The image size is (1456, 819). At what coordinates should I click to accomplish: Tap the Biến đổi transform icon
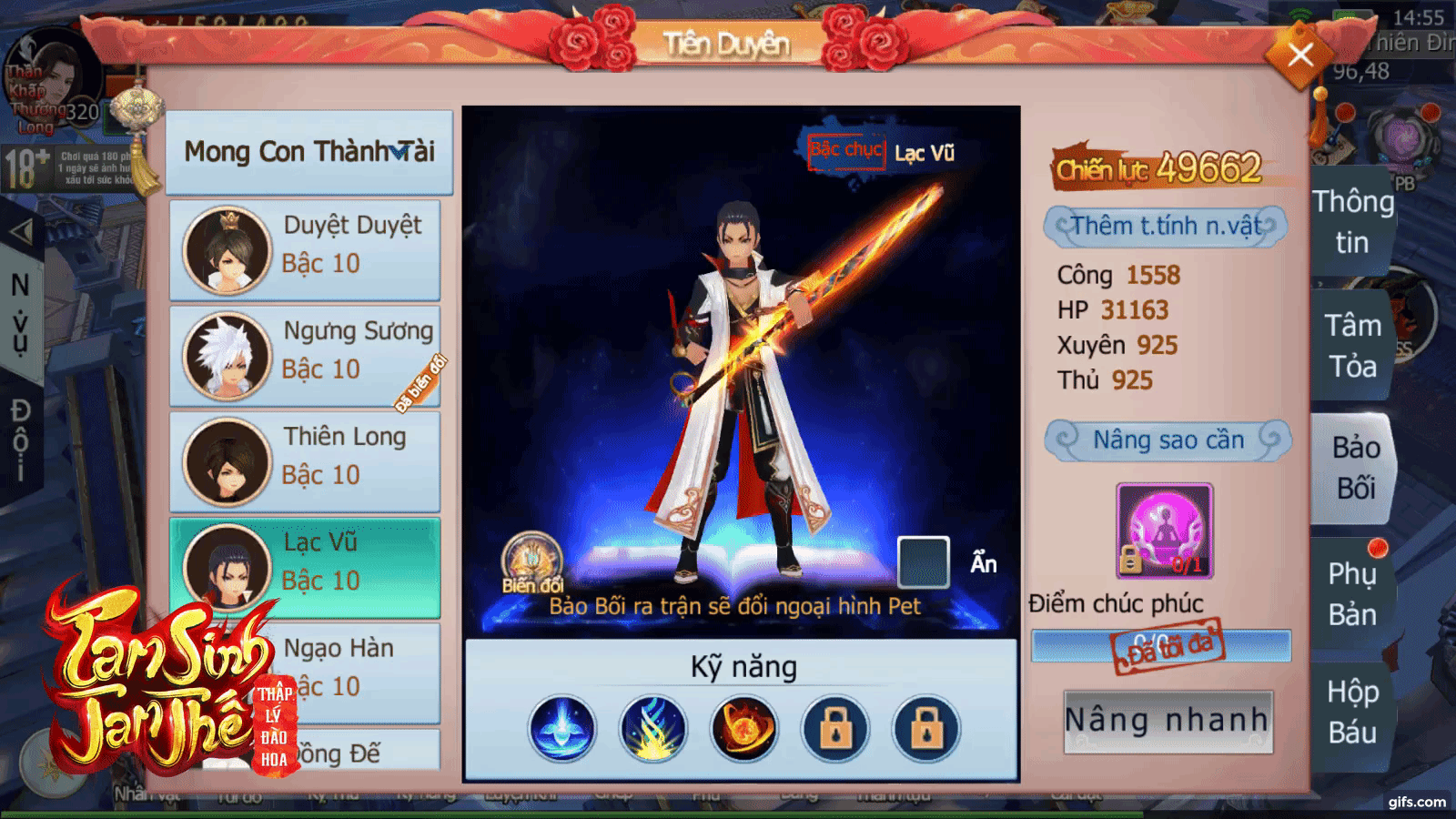click(x=532, y=561)
